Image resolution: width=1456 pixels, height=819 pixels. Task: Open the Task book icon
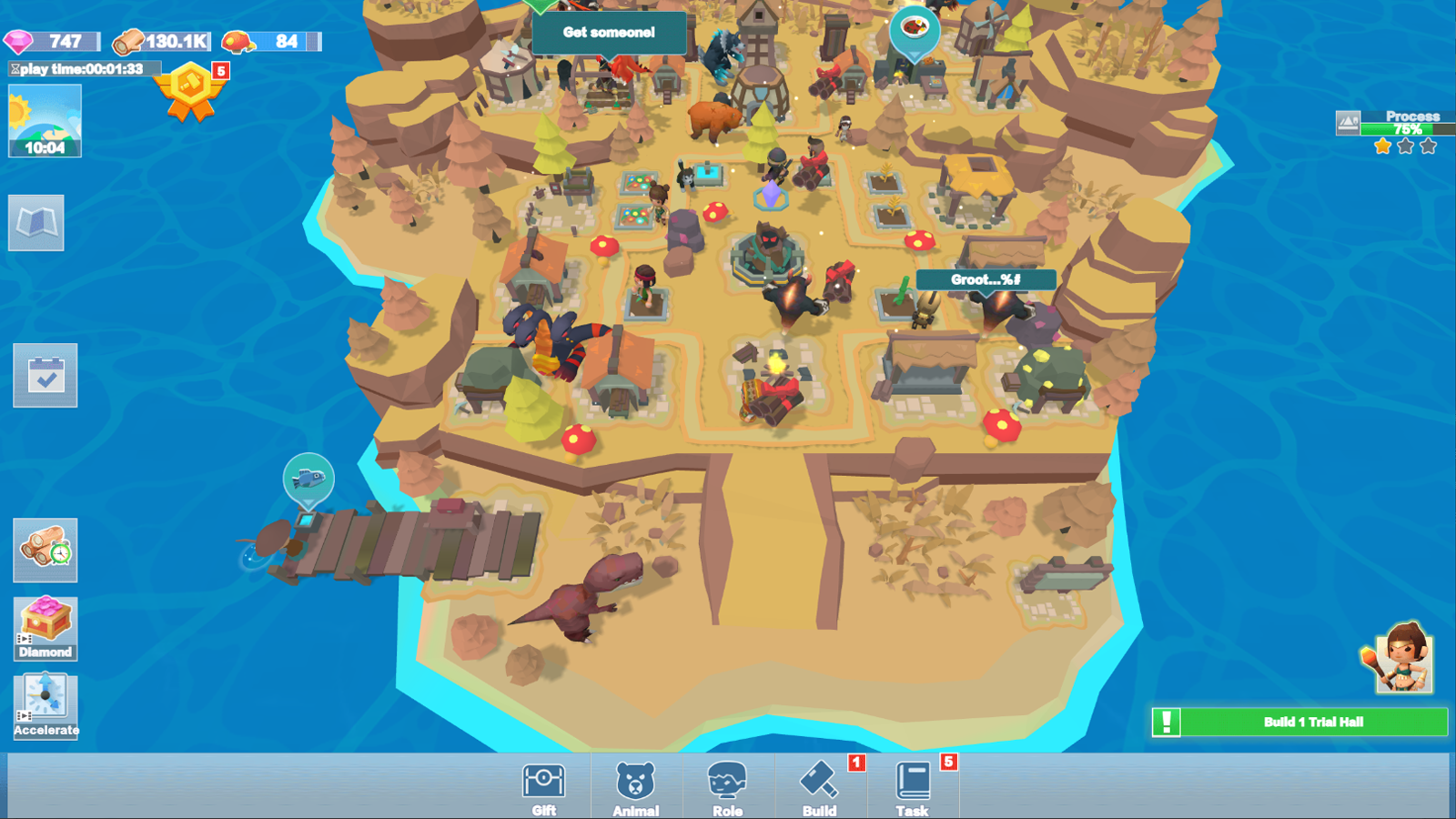pos(910,784)
